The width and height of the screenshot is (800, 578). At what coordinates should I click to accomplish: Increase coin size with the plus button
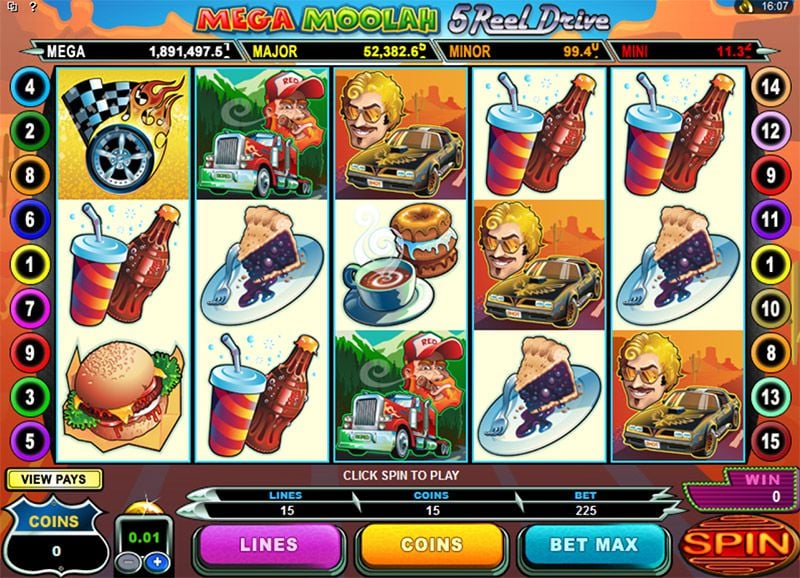pos(156,563)
